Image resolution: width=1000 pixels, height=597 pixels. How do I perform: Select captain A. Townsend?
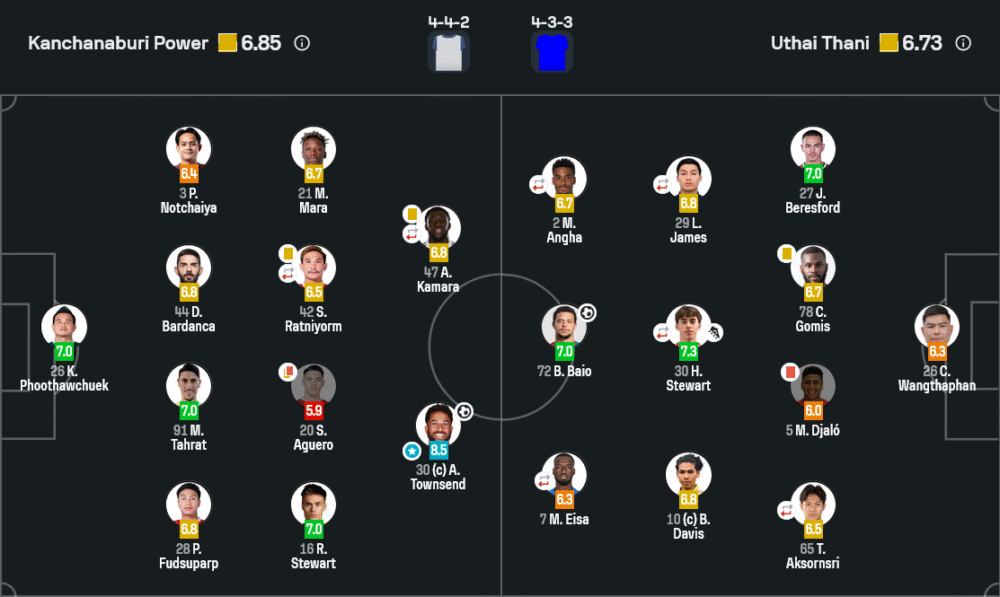pyautogui.click(x=438, y=425)
